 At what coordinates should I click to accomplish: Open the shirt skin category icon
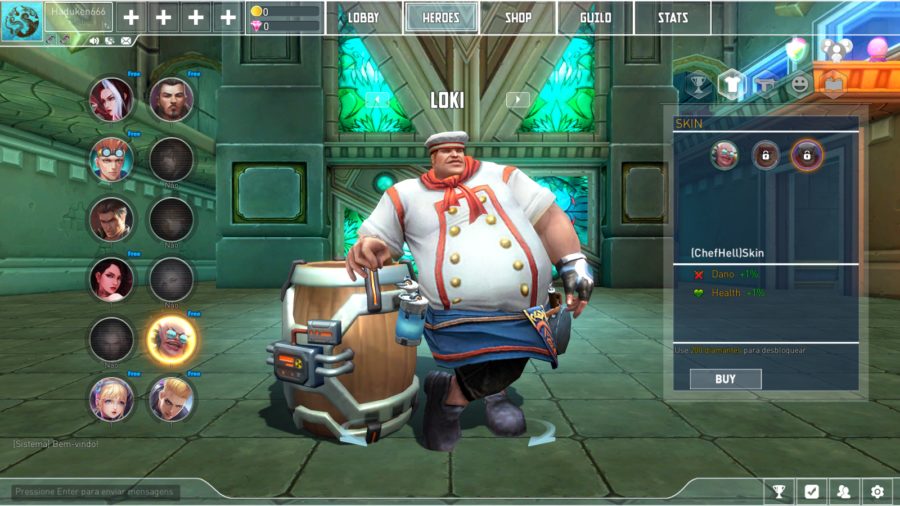coord(731,85)
